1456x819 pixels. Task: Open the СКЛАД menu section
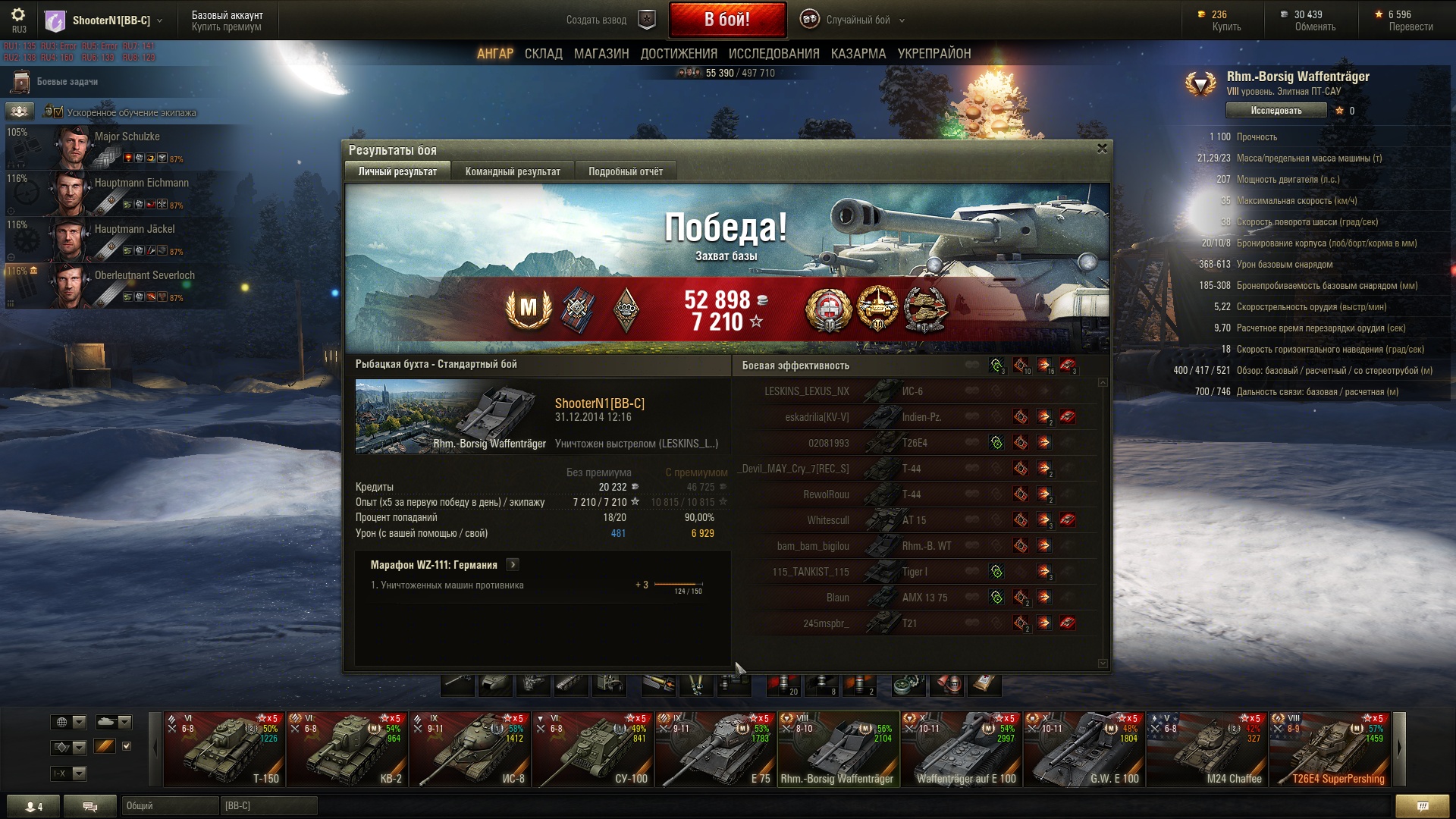tap(543, 54)
